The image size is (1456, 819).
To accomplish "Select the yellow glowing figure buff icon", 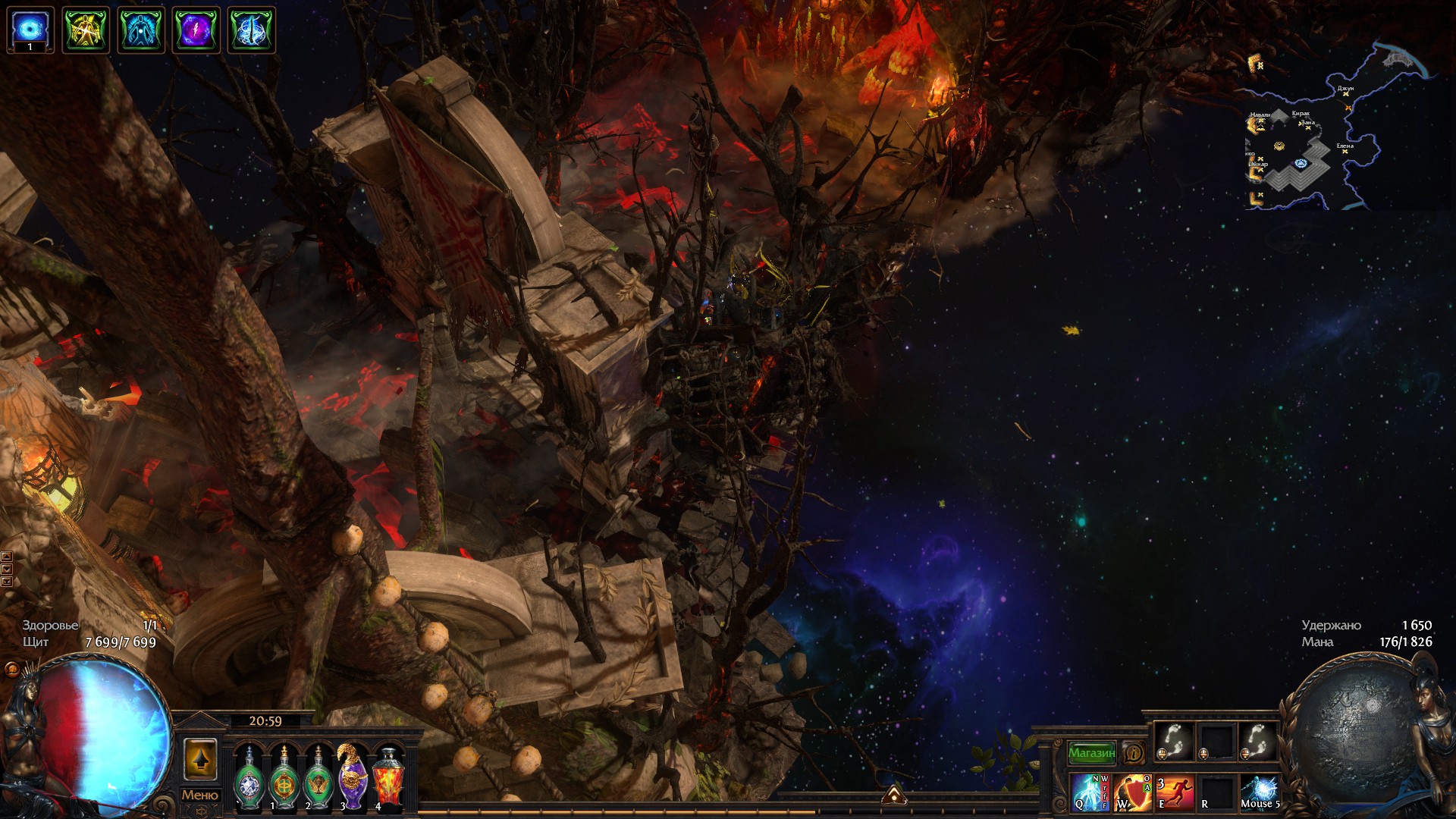I will tap(86, 30).
